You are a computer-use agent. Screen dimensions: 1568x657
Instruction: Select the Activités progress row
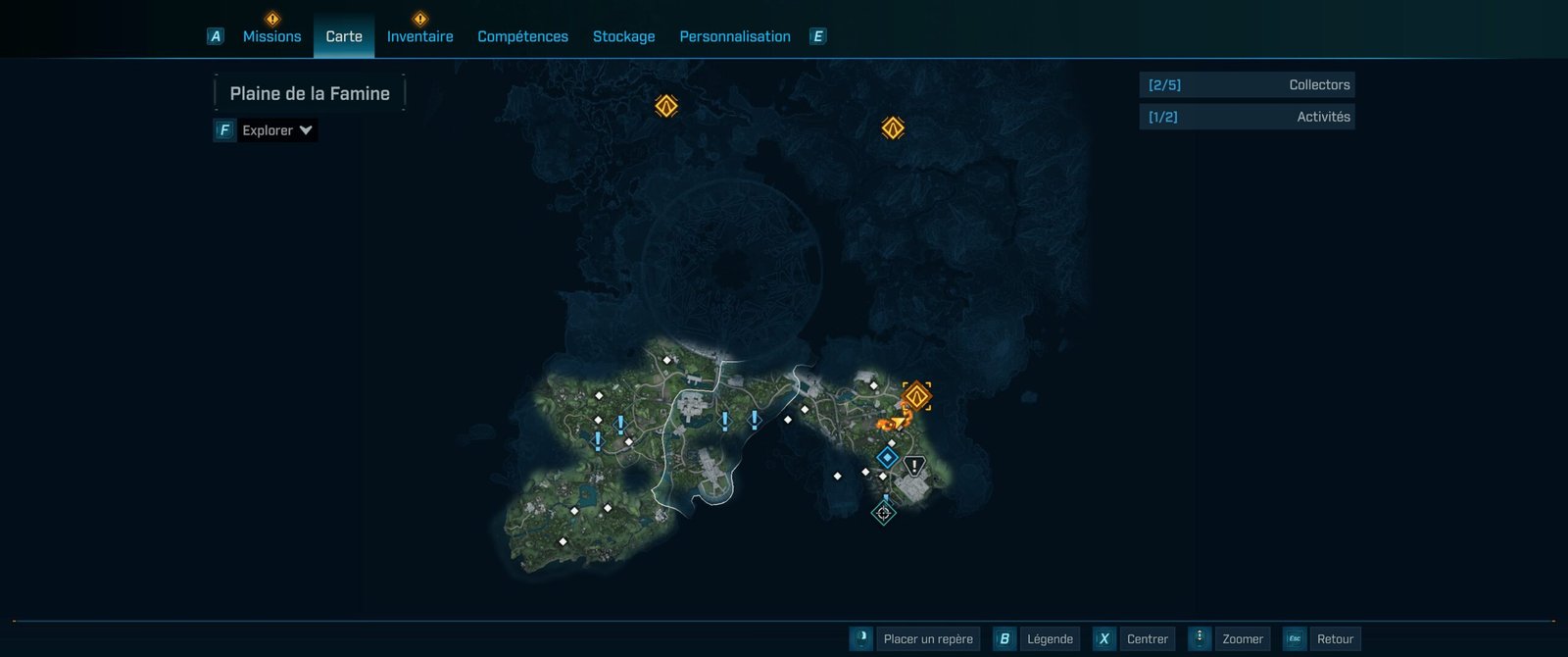1247,117
